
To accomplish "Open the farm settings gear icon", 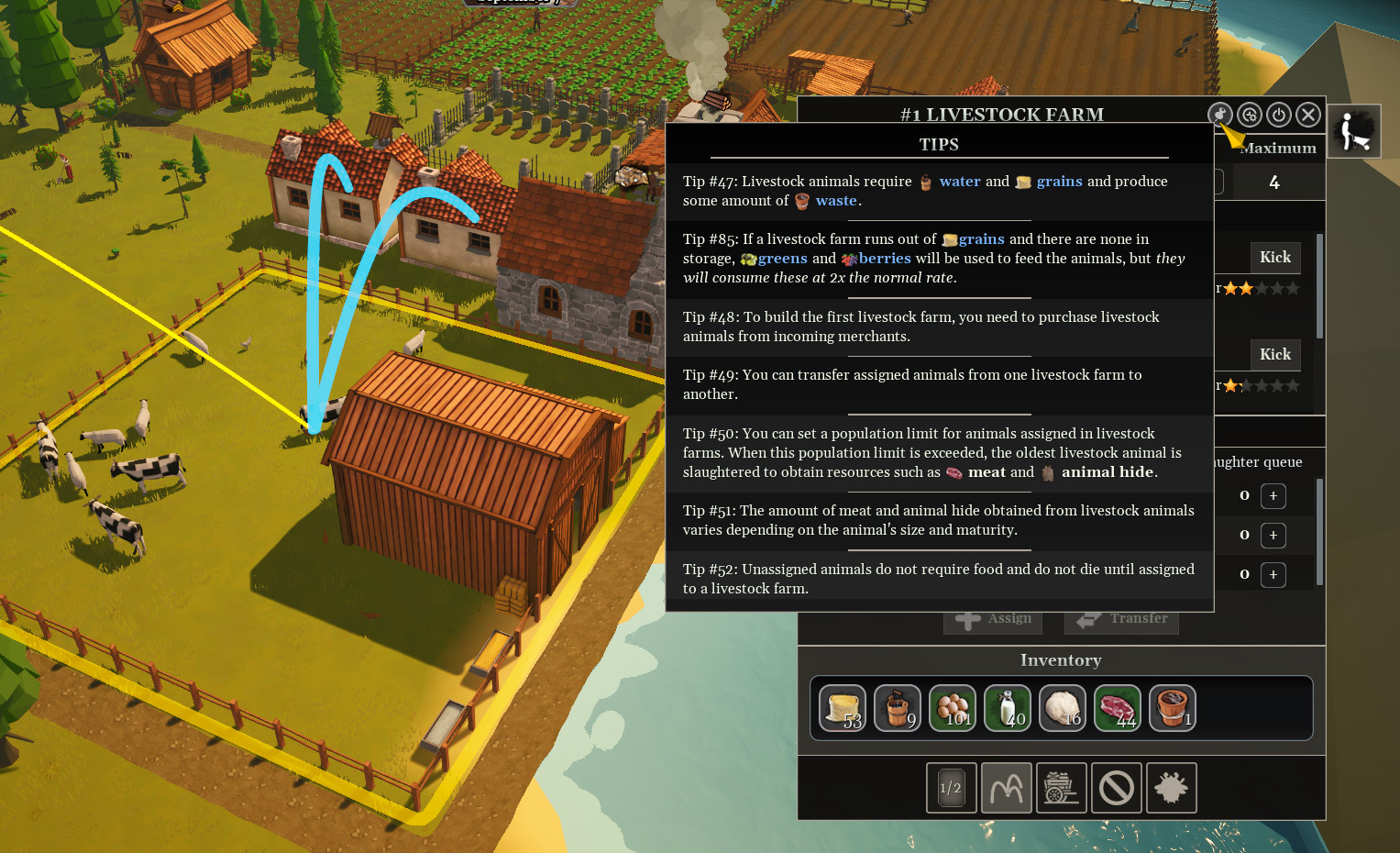I will tap(1250, 115).
